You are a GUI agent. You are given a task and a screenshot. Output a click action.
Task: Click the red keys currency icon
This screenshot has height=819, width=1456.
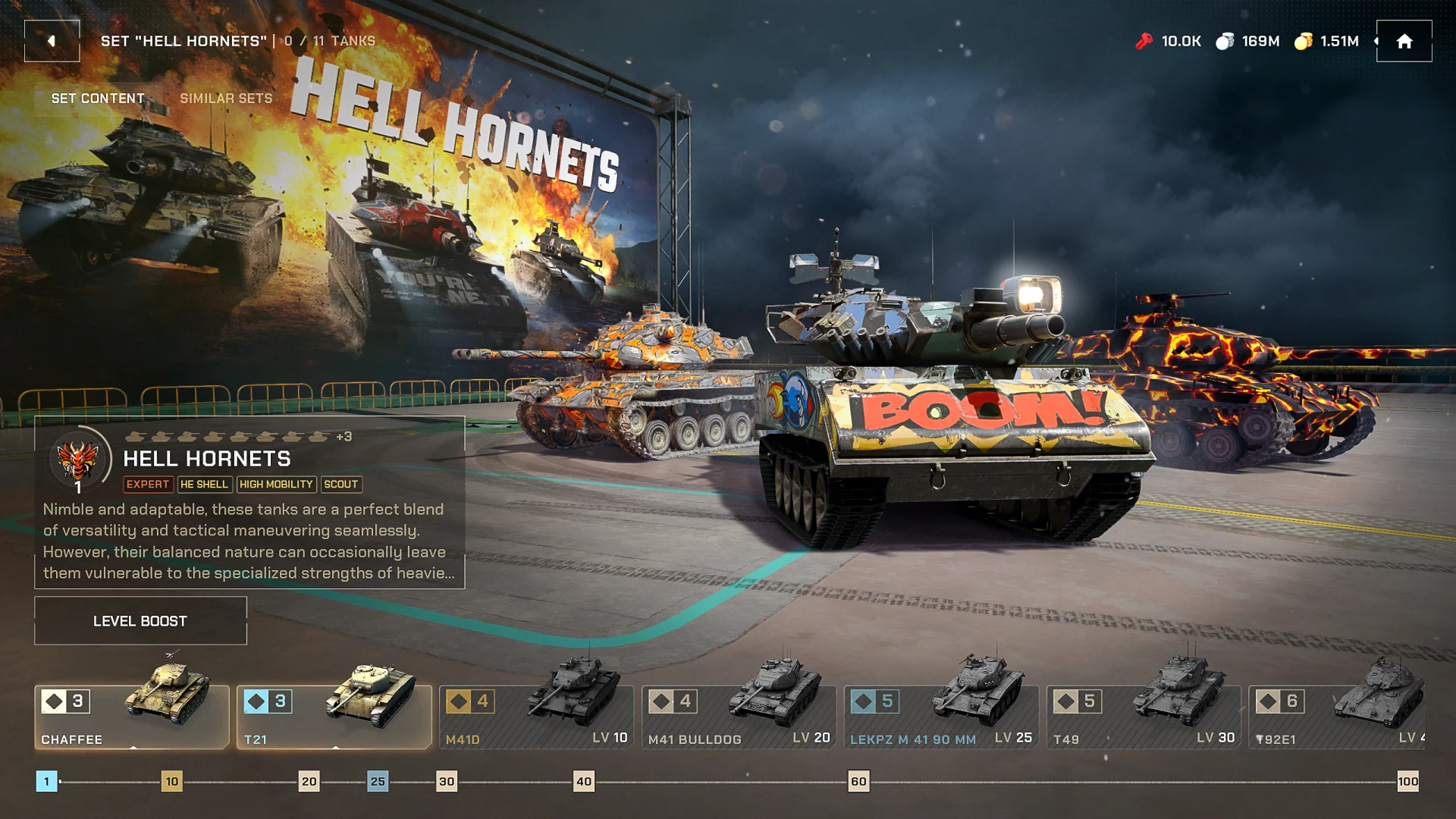1145,41
